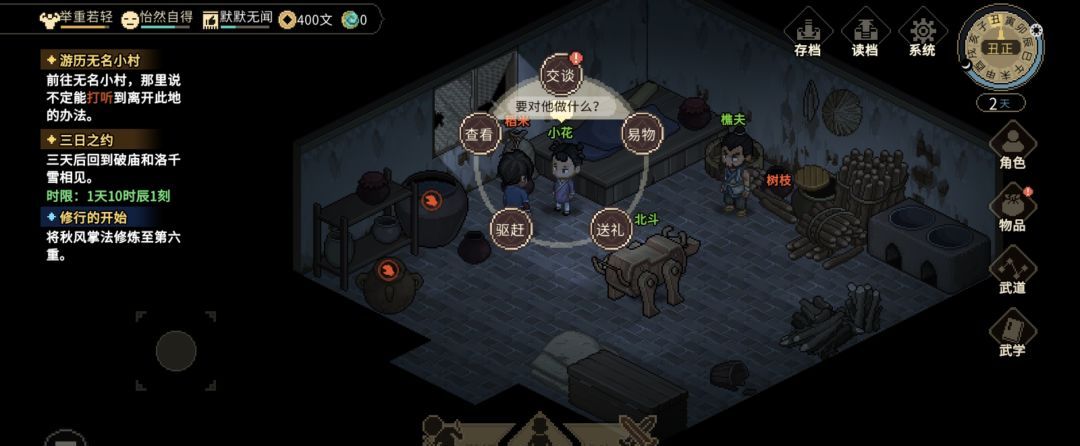Viewport: 1080px width, 446px height.
Task: Open the 武学 martial arts book
Action: (1012, 333)
